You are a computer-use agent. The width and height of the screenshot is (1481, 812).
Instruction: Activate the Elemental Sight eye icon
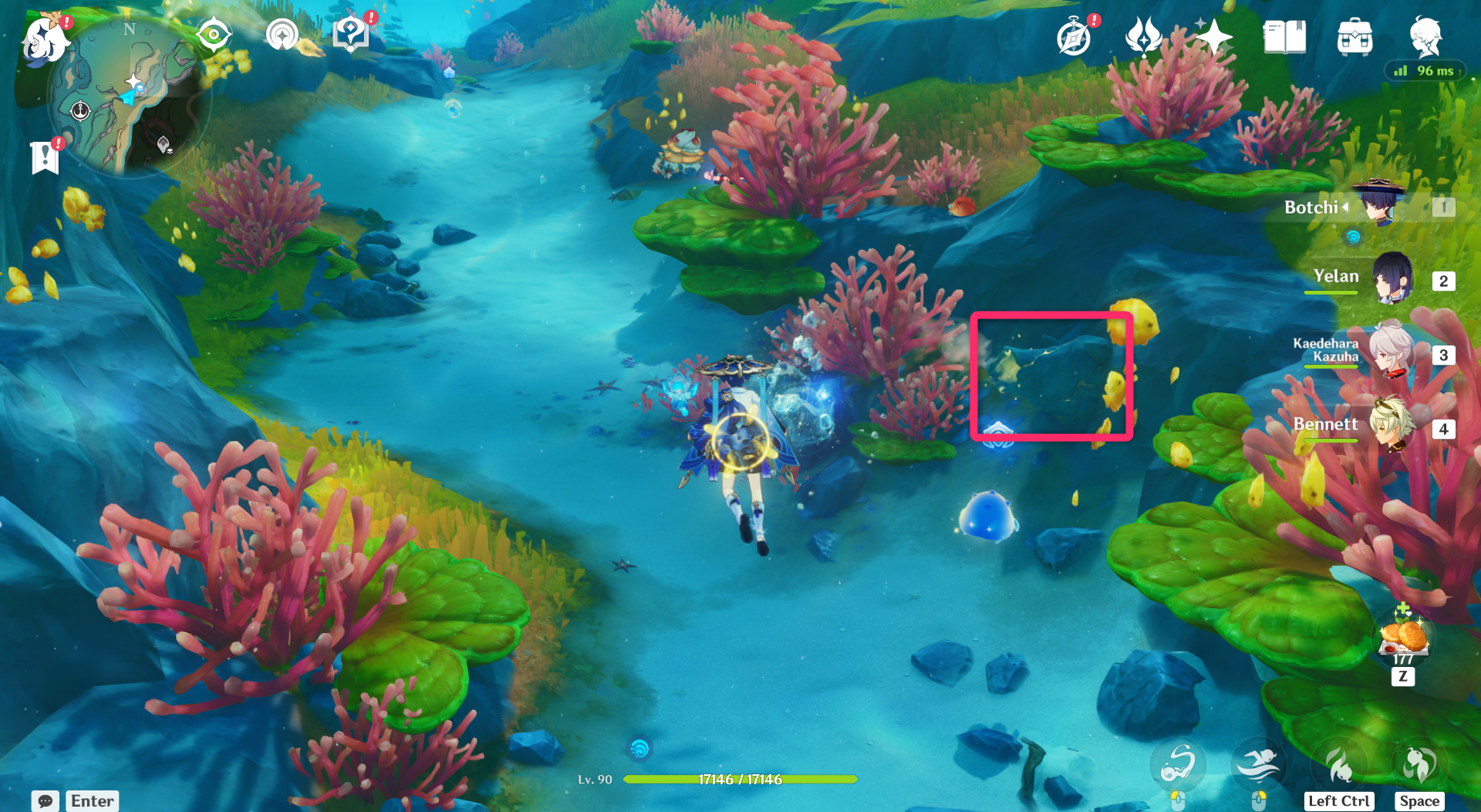tap(214, 33)
